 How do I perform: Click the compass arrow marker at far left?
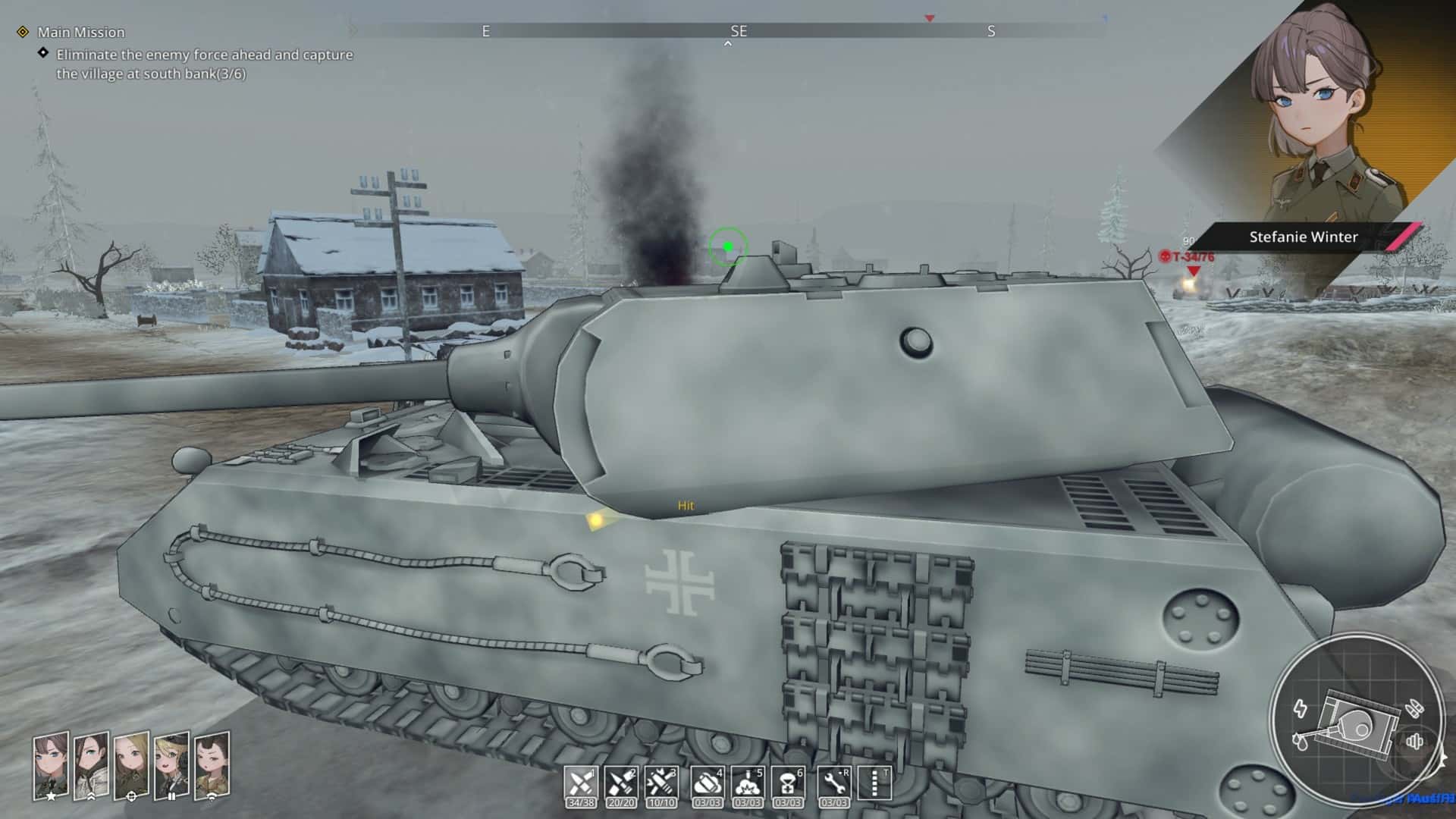[353, 31]
